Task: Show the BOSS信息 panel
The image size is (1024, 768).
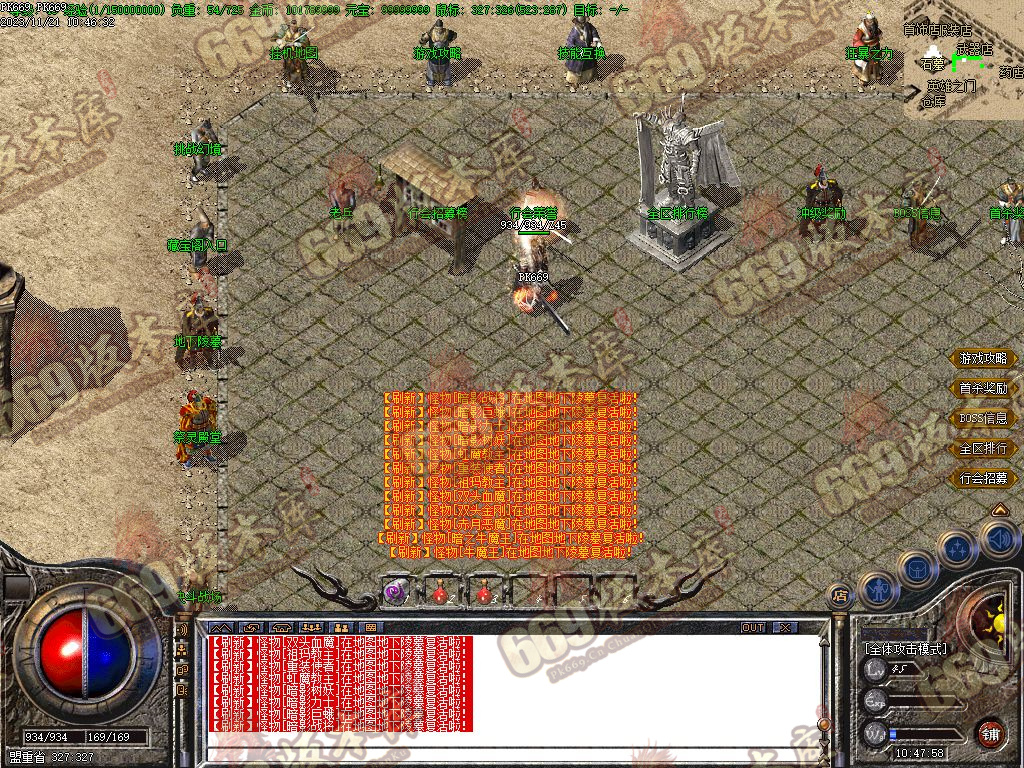Action: click(985, 419)
